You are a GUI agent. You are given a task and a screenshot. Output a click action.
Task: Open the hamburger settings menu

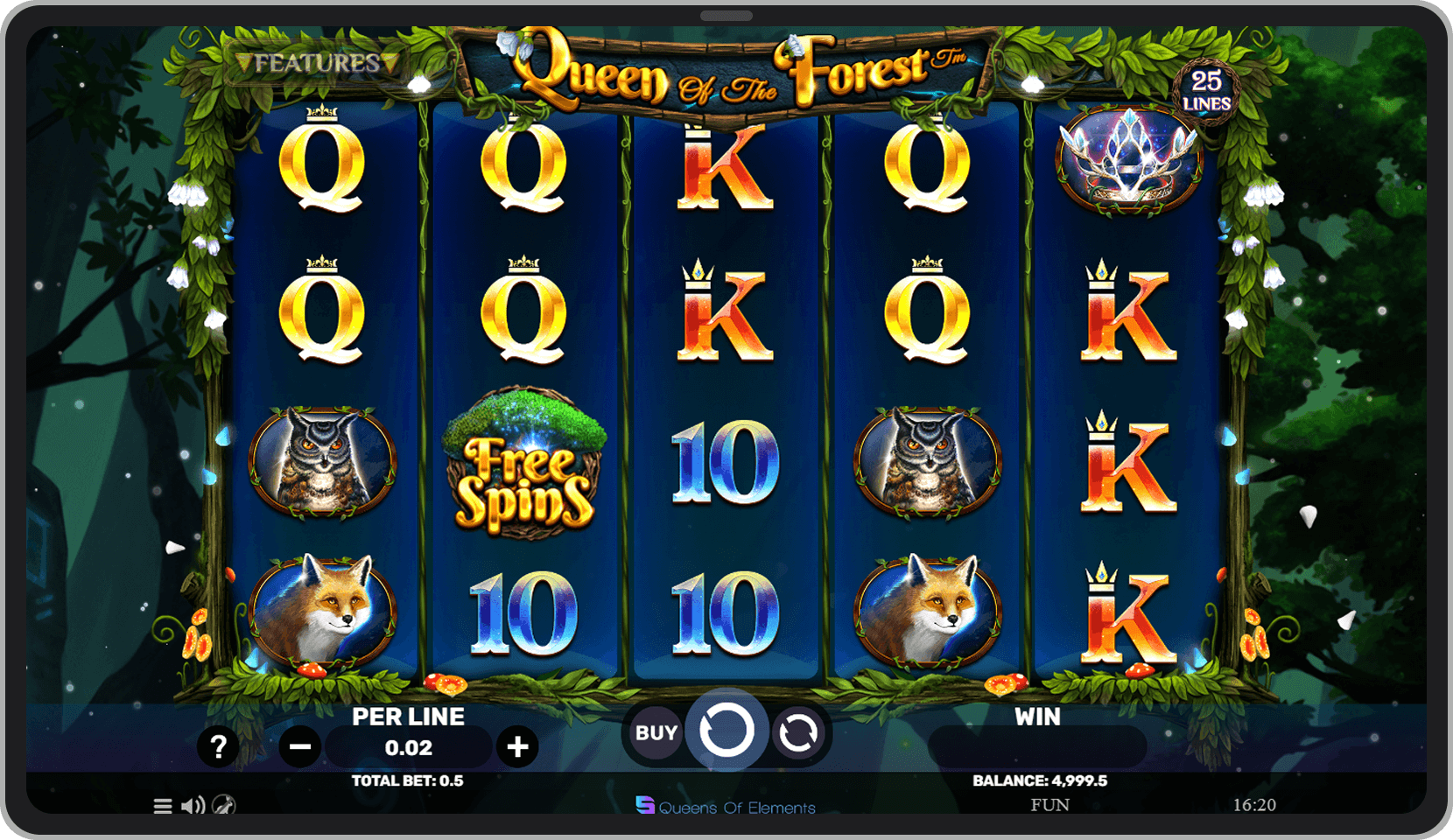tap(163, 806)
